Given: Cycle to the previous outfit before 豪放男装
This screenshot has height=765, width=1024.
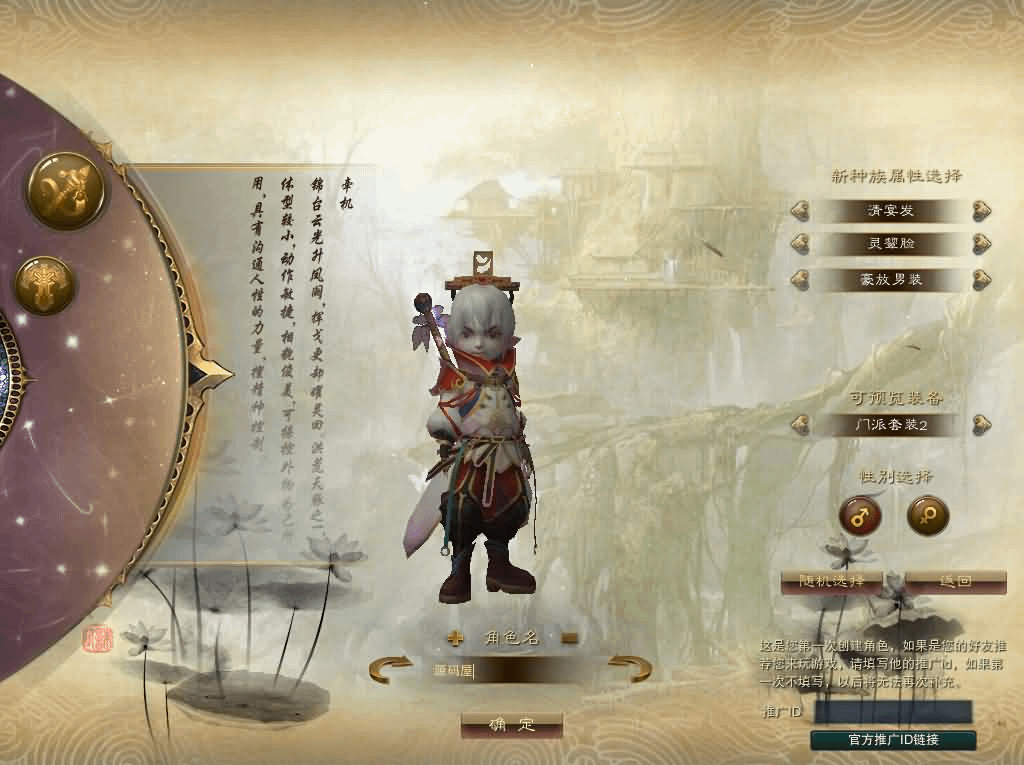Looking at the screenshot, I should (800, 279).
